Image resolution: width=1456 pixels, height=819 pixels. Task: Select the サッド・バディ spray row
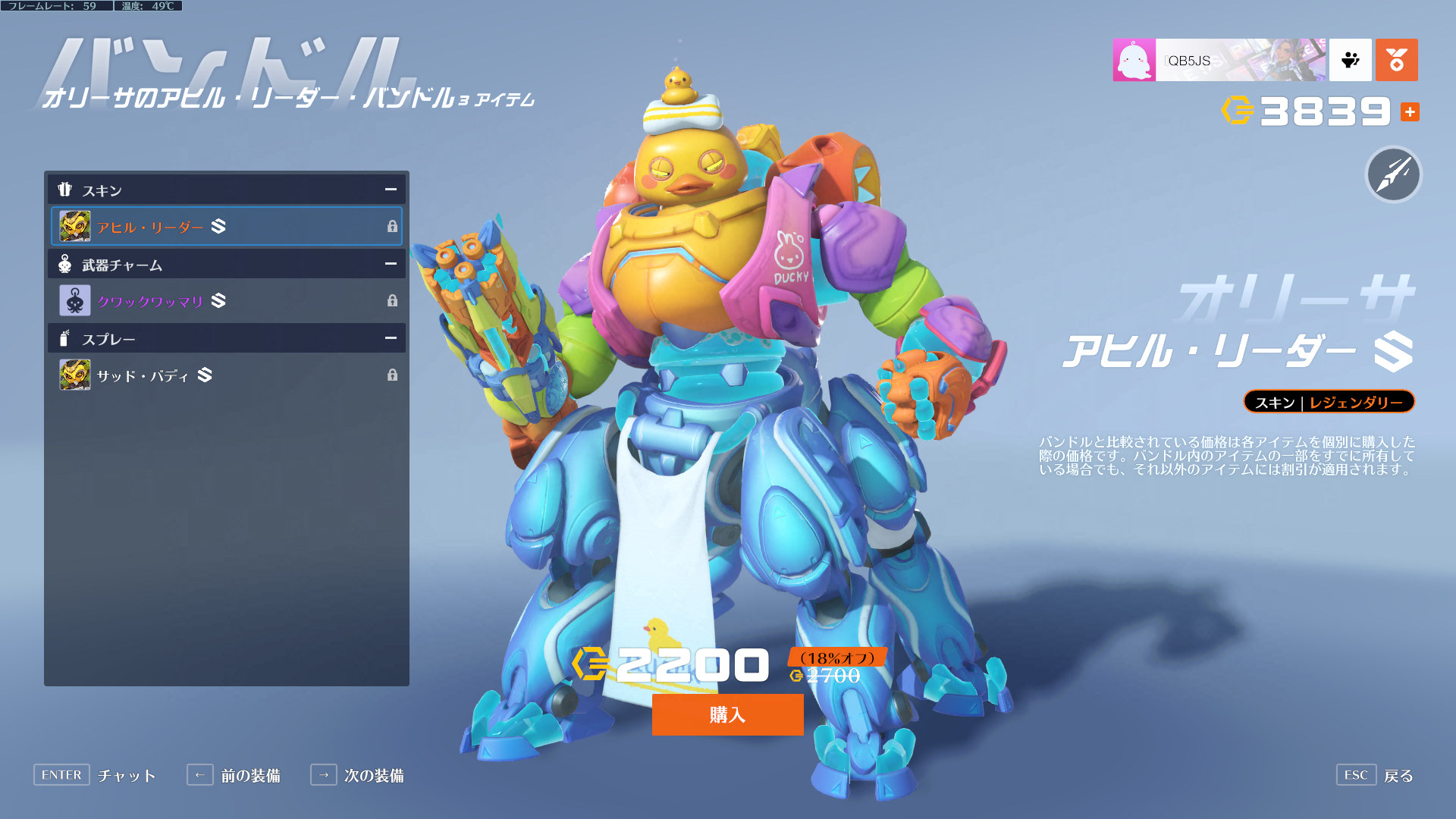pos(226,375)
